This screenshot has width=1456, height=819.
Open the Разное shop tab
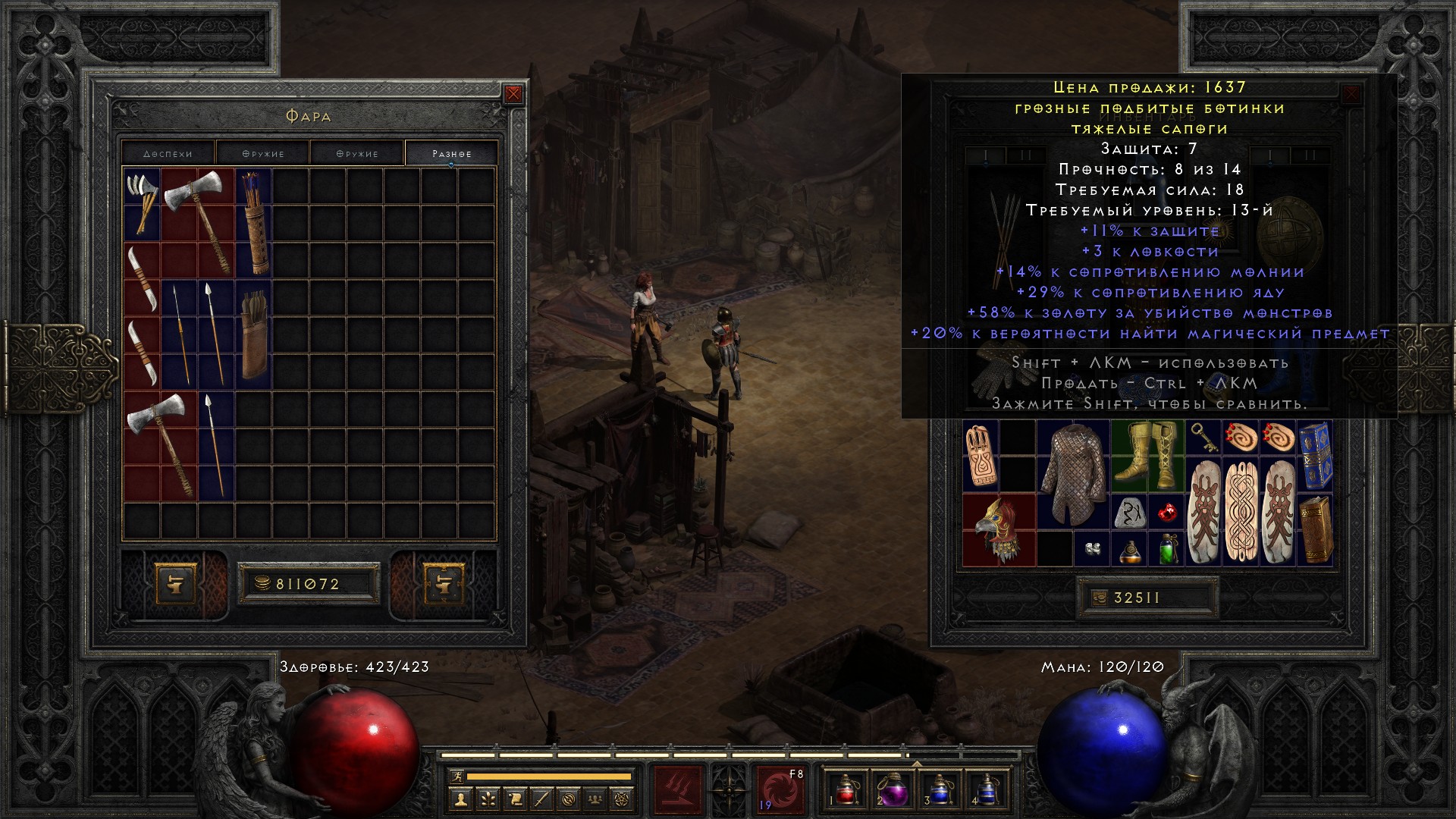click(x=451, y=153)
